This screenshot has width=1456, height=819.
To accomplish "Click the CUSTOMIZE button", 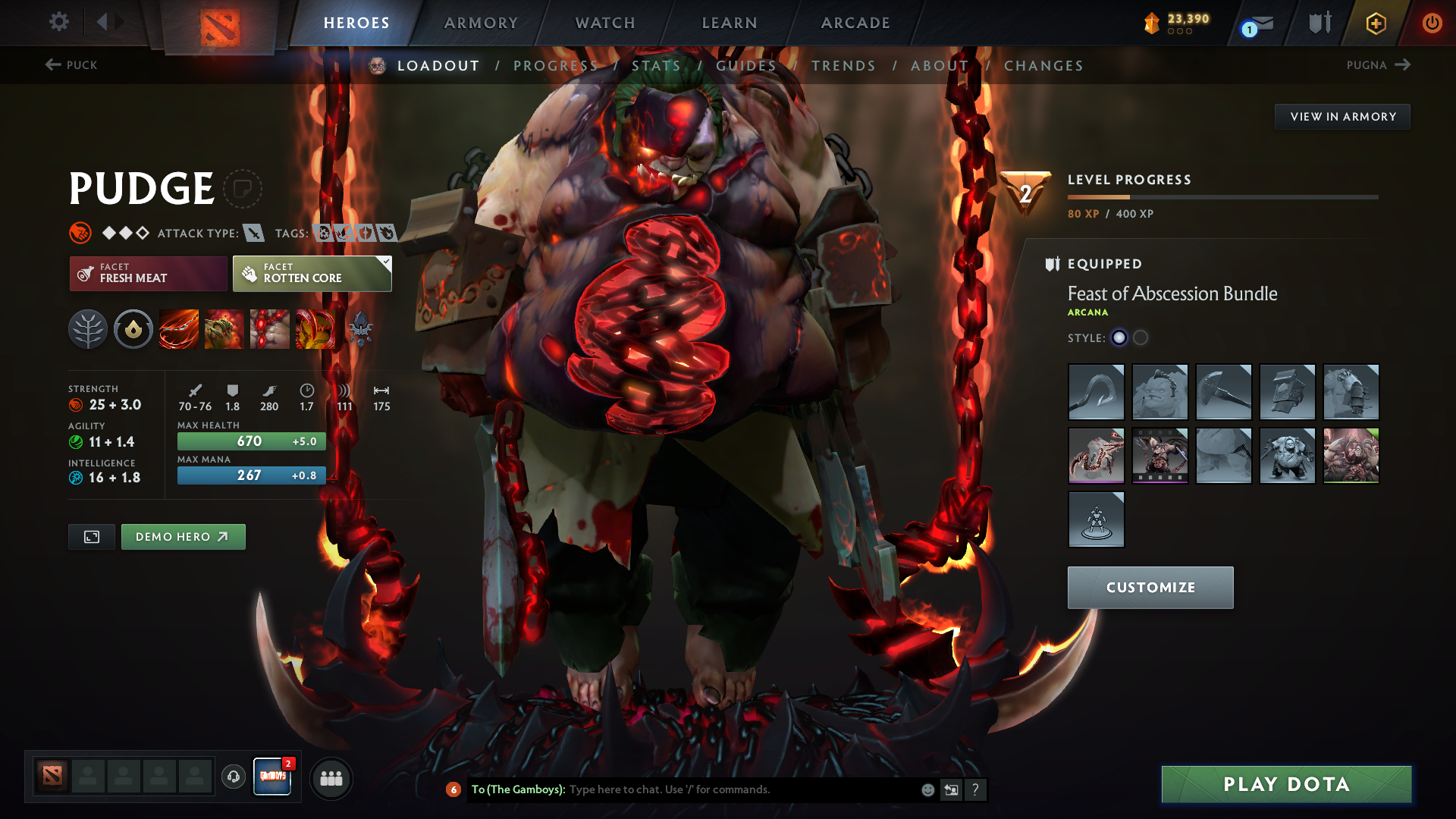I will tap(1150, 587).
